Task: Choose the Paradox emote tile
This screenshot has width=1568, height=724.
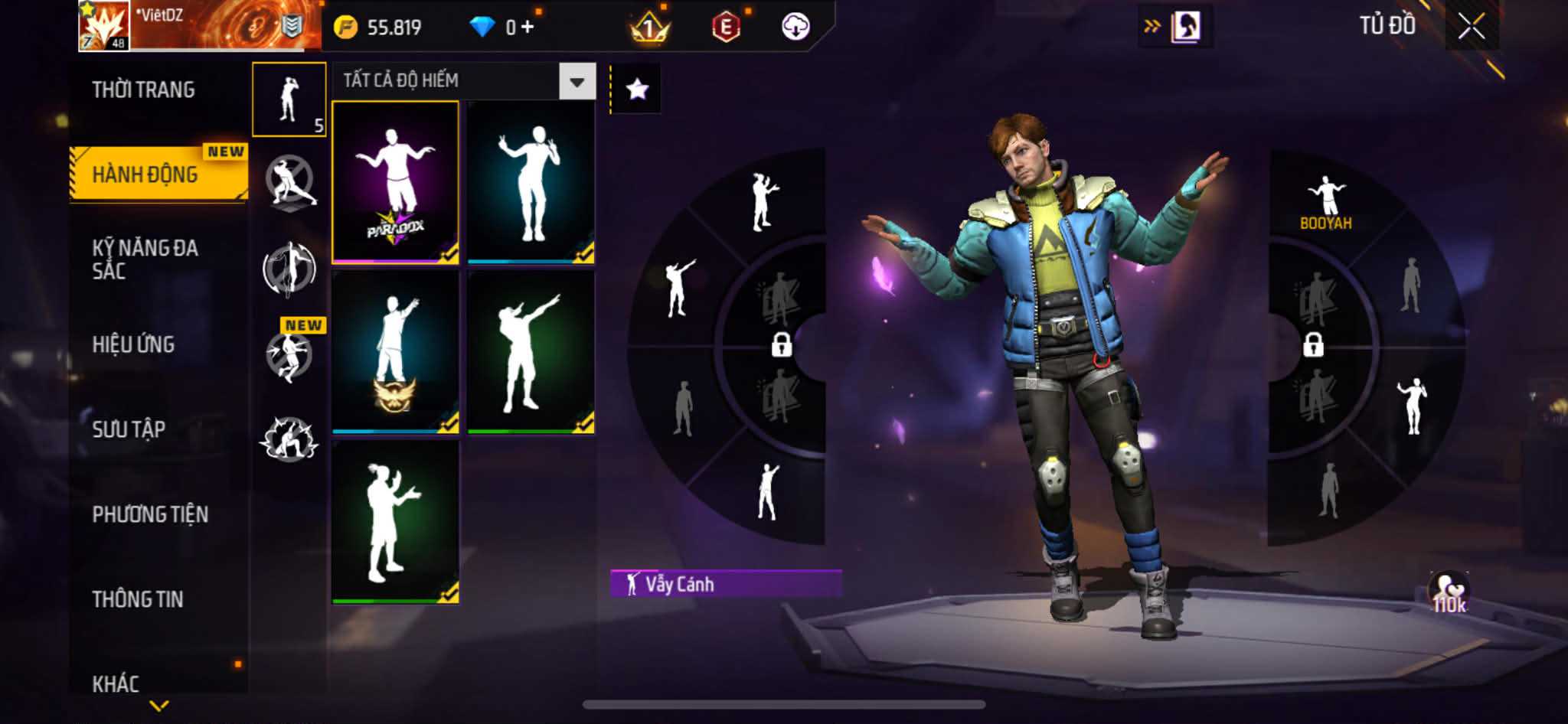Action: (x=395, y=183)
